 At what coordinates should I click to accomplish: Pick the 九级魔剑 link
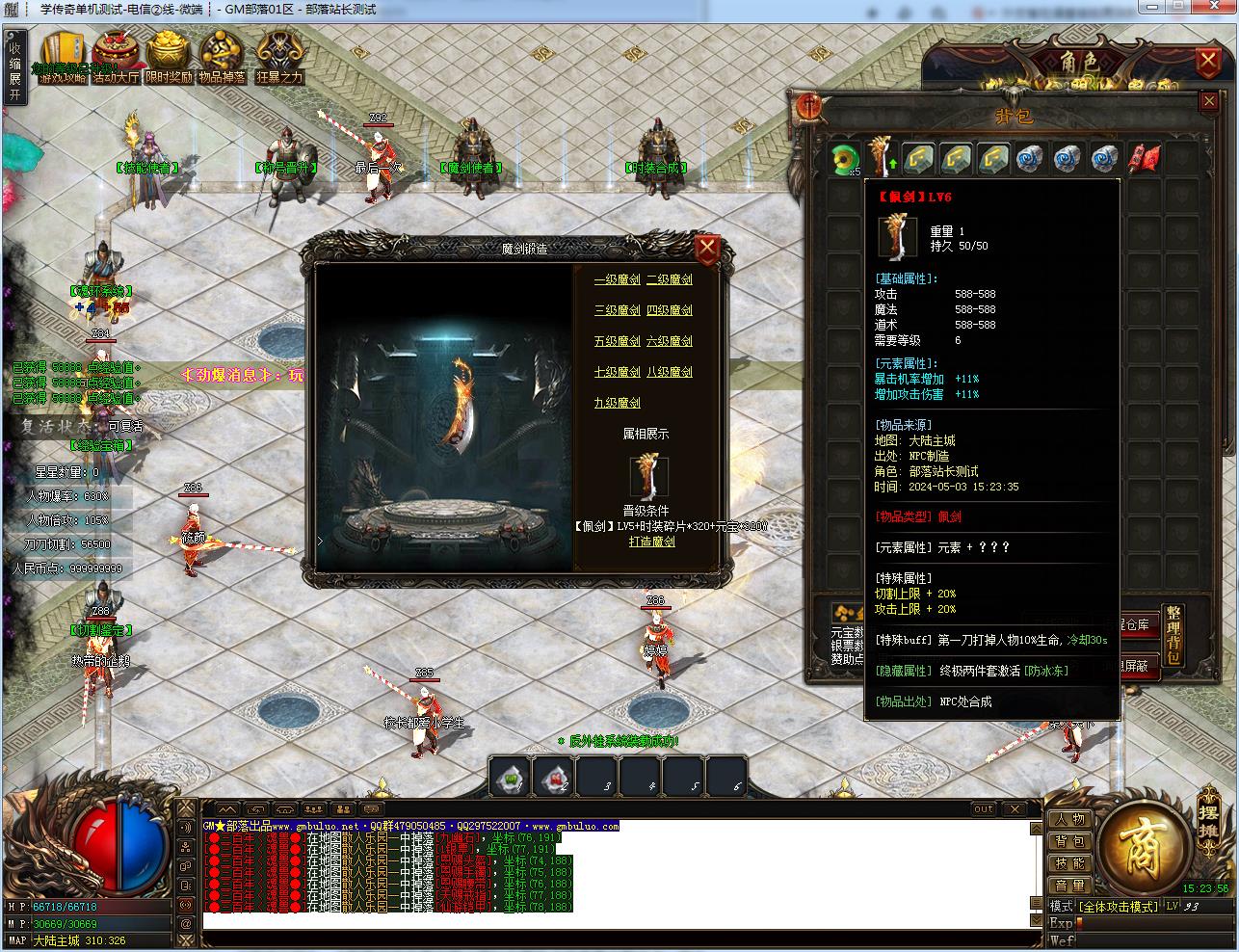pos(617,403)
